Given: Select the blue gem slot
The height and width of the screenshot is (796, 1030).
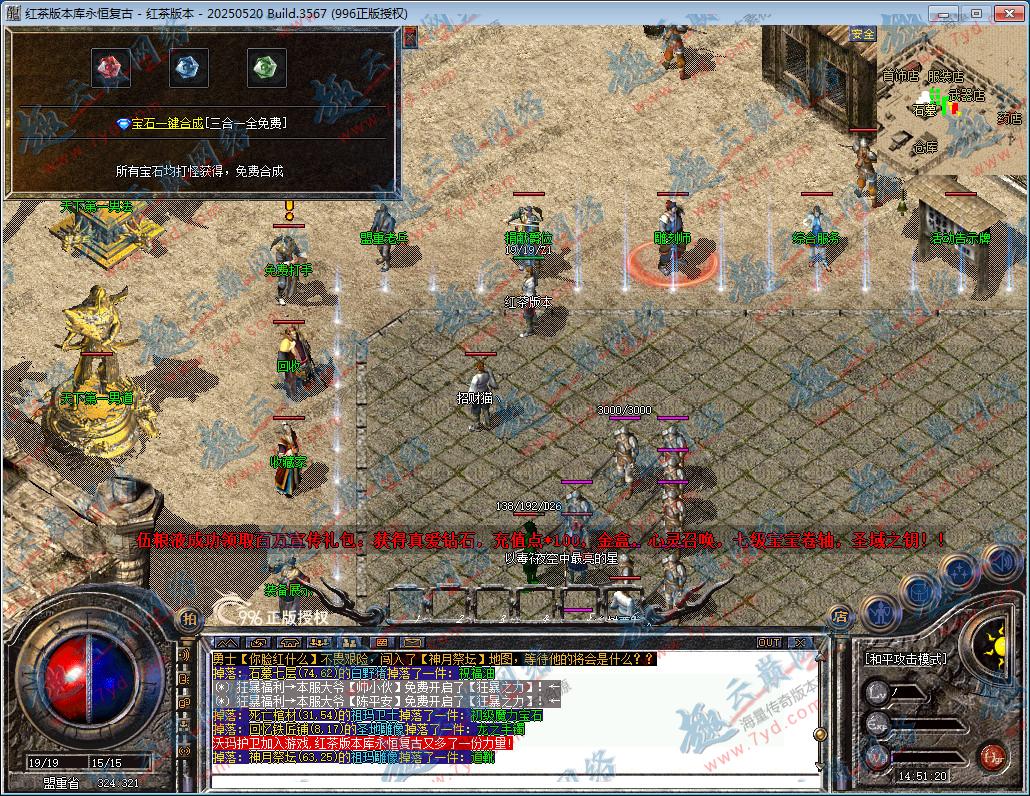Looking at the screenshot, I should tap(188, 68).
